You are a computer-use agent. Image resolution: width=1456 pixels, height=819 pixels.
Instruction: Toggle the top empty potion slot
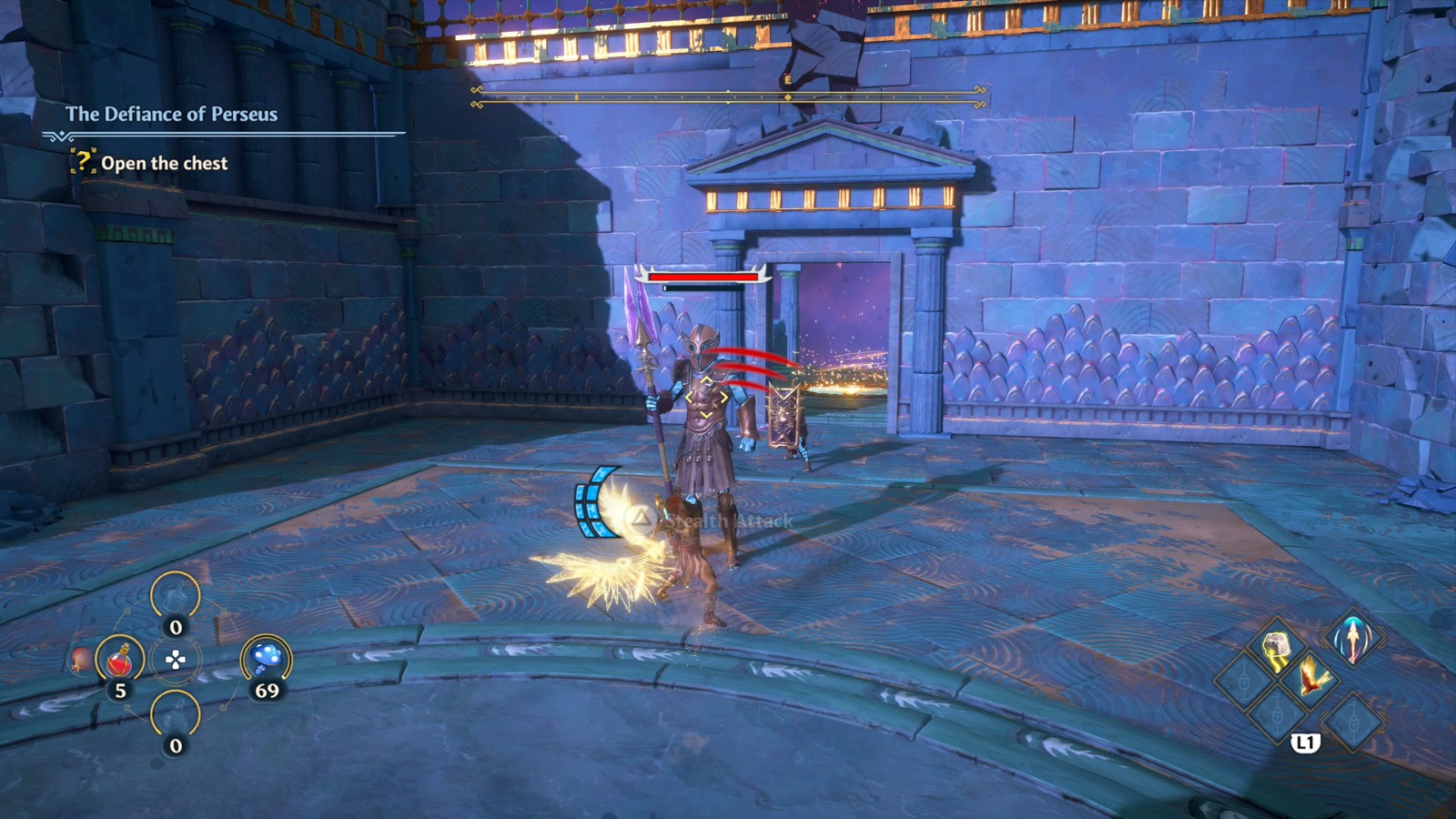coord(175,596)
